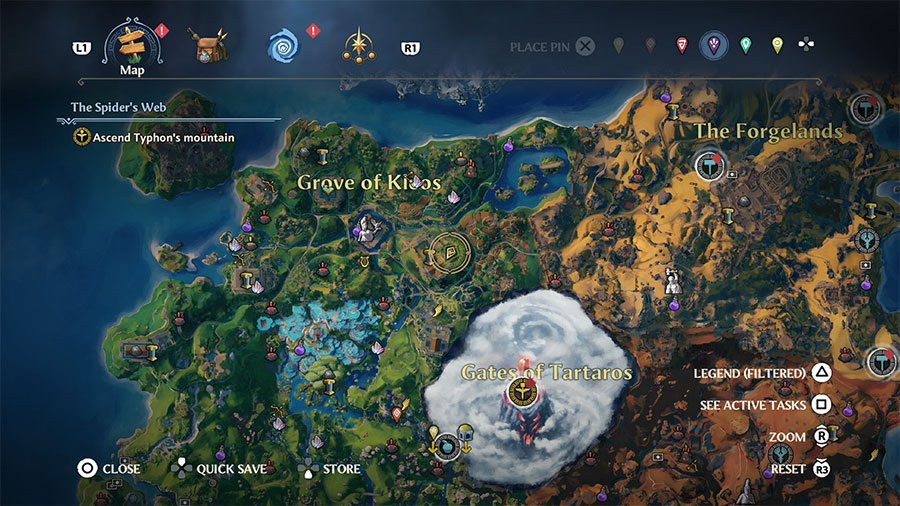Screen dimensions: 900x506
Task: Select the purple map pin
Action: click(x=714, y=45)
